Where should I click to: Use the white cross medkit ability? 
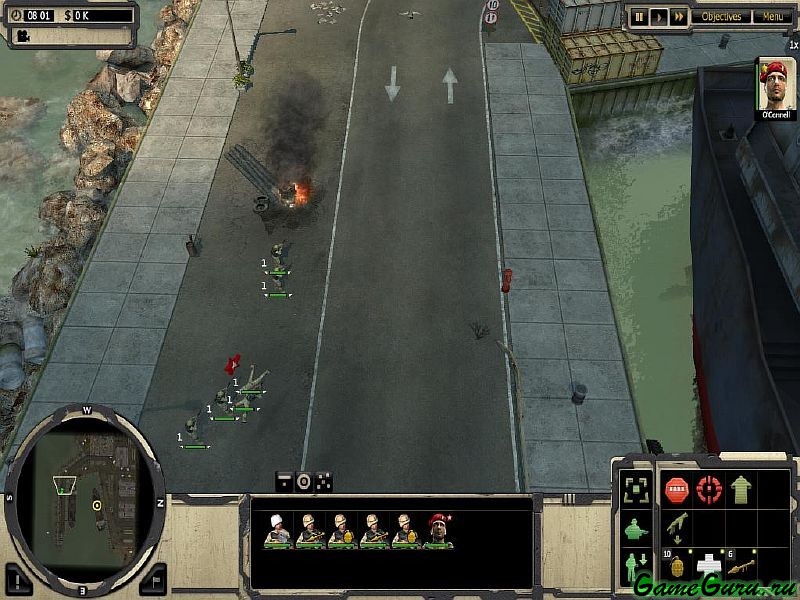709,563
